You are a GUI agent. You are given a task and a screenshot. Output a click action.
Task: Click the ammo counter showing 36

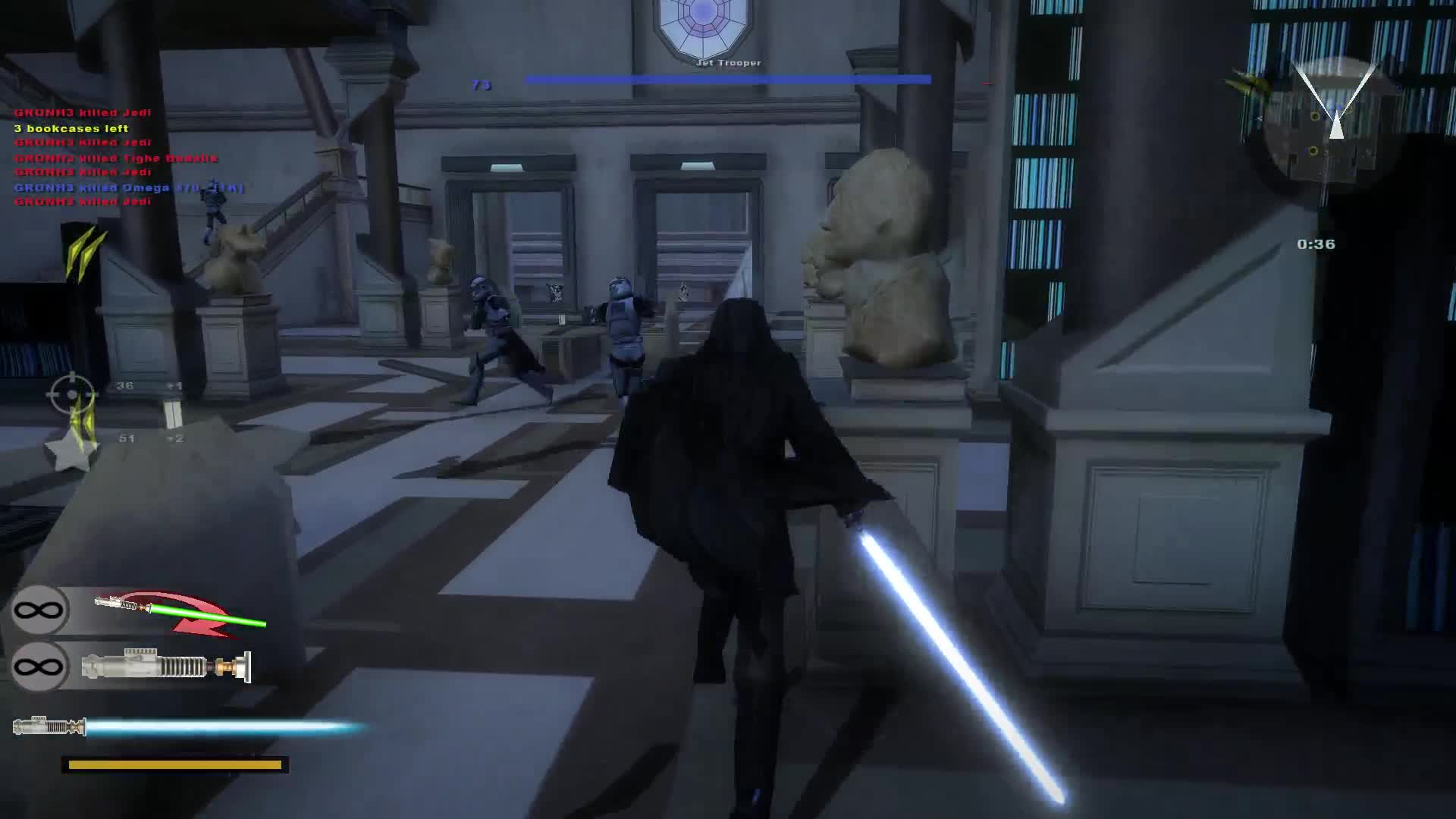[x=124, y=386]
